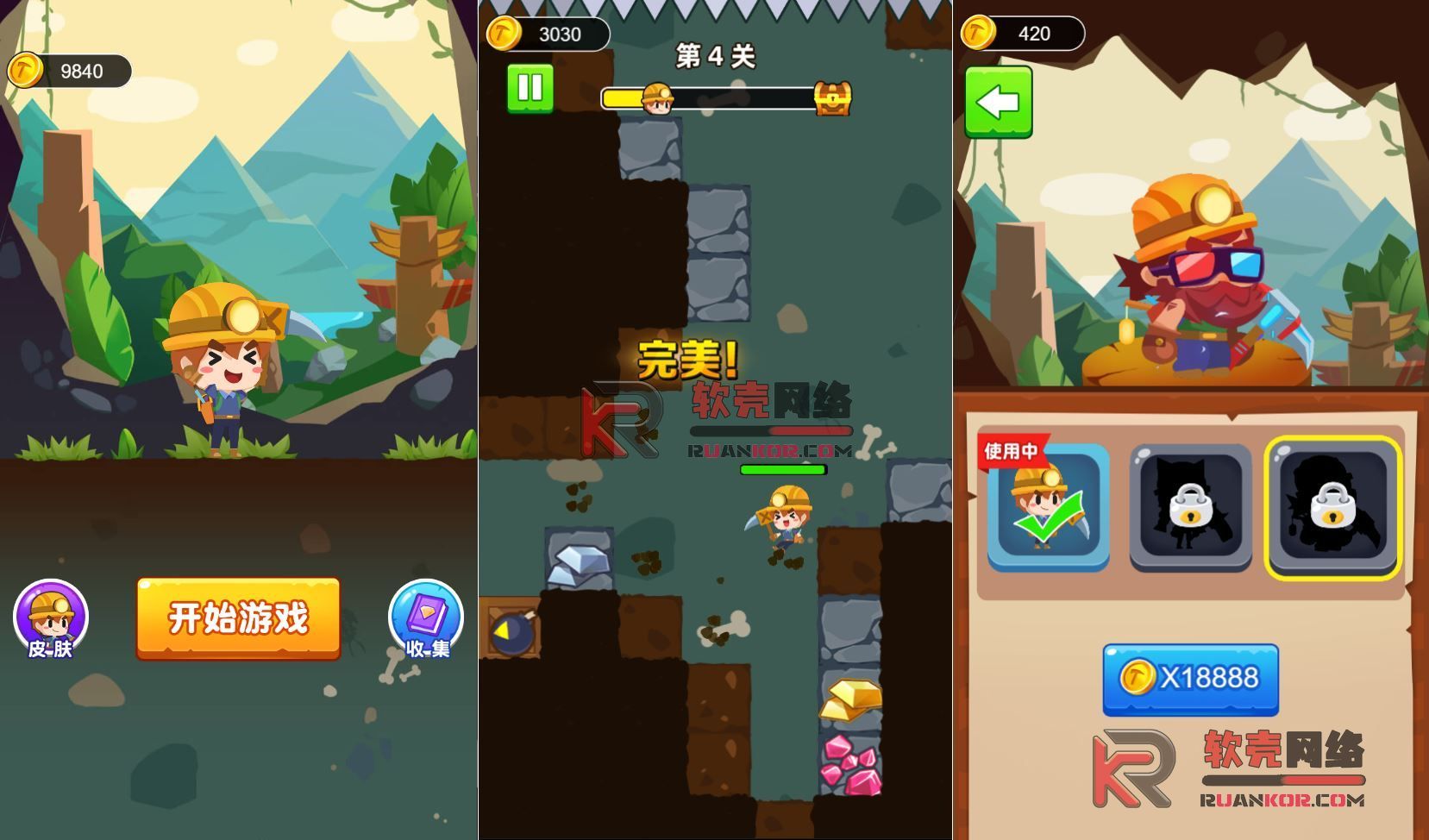
Task: Start the game with 开始游戏 button
Action: pos(238,618)
